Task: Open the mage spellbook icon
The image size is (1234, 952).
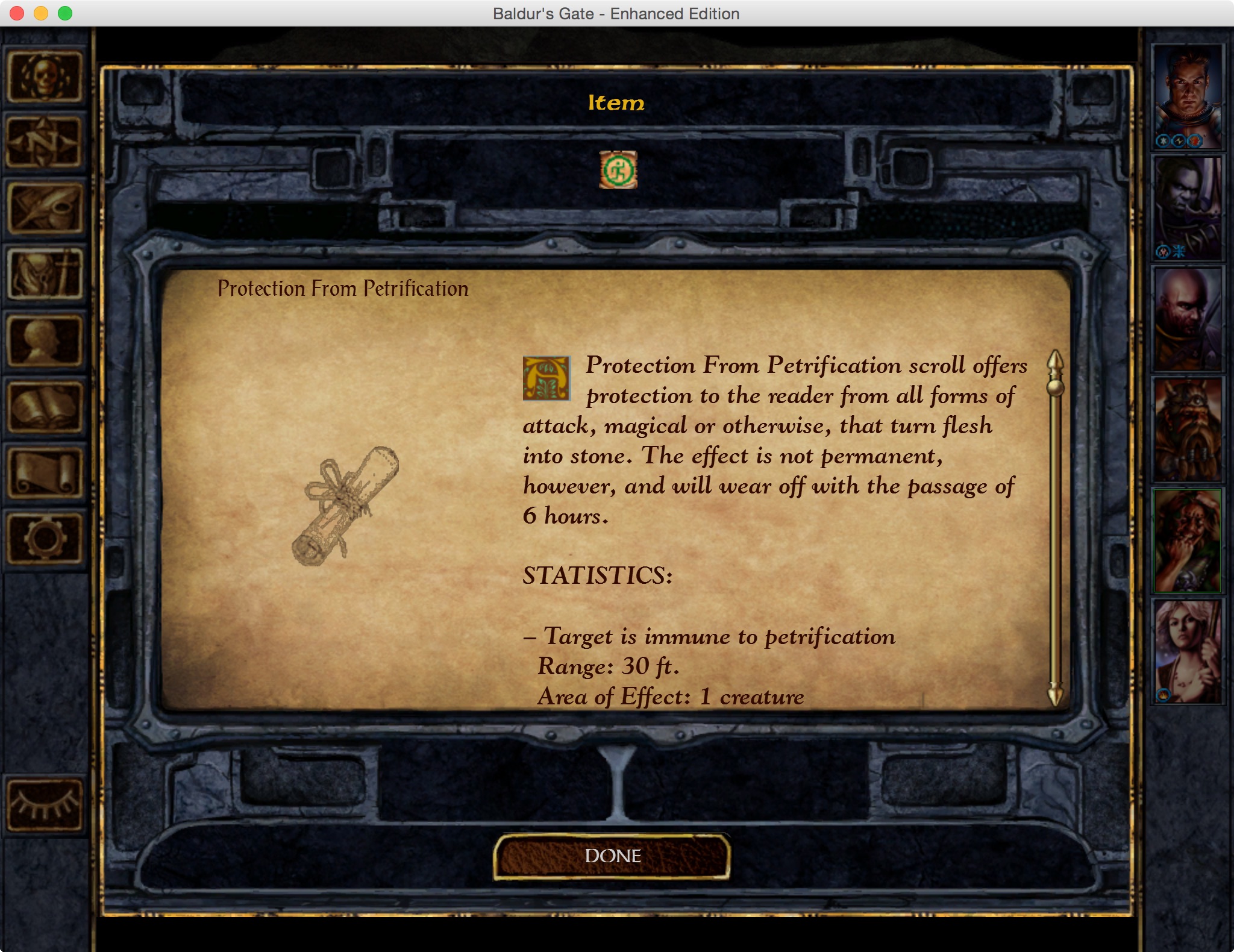Action: pos(45,407)
